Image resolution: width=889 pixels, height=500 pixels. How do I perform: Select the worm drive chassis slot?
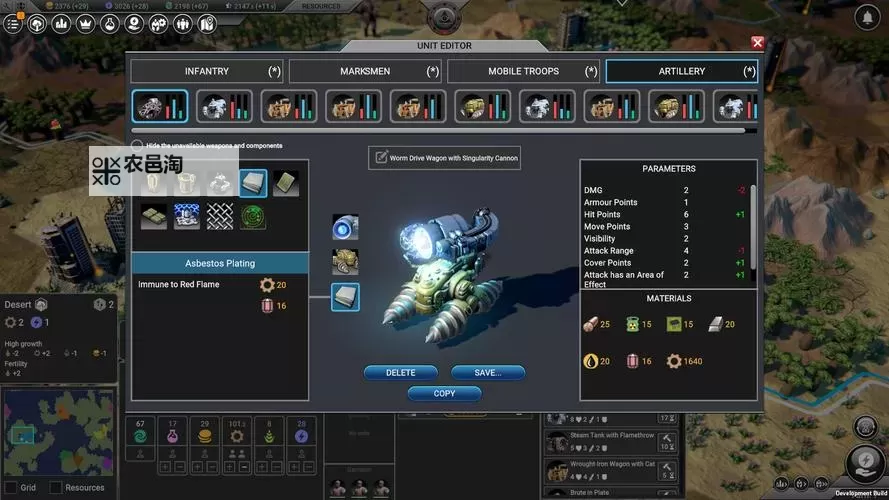tap(346, 262)
